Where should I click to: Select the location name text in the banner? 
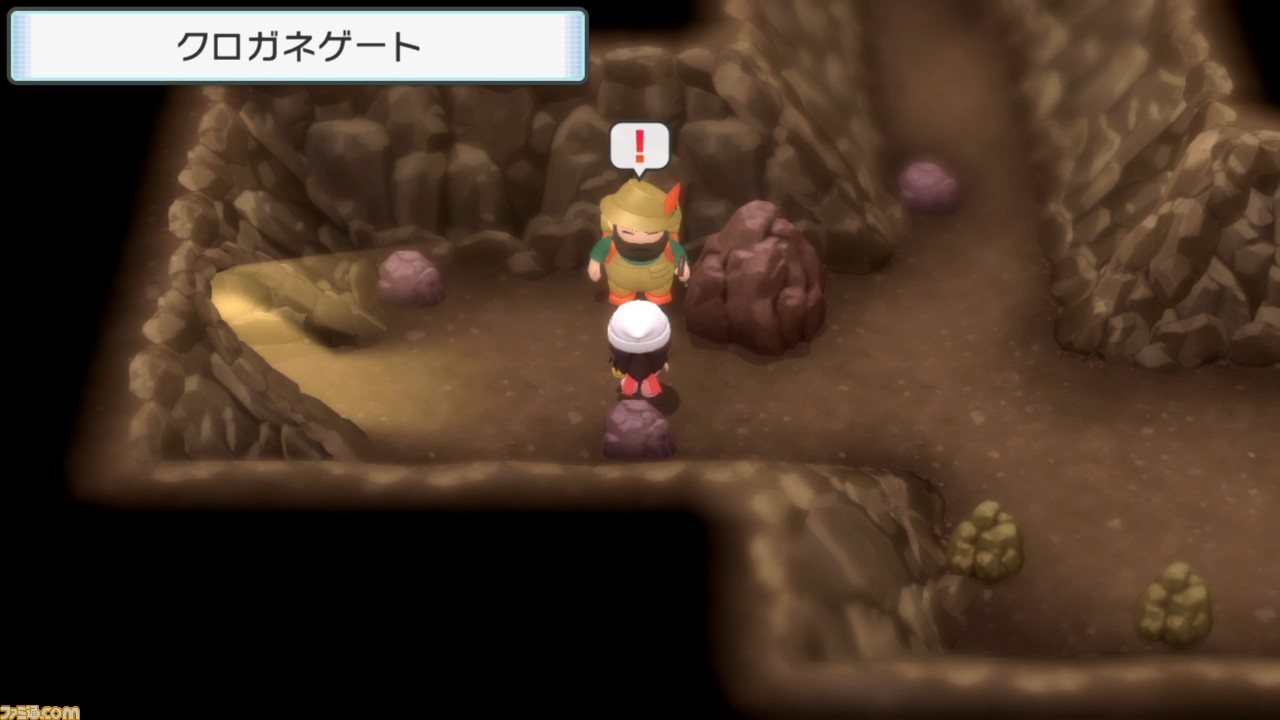297,45
